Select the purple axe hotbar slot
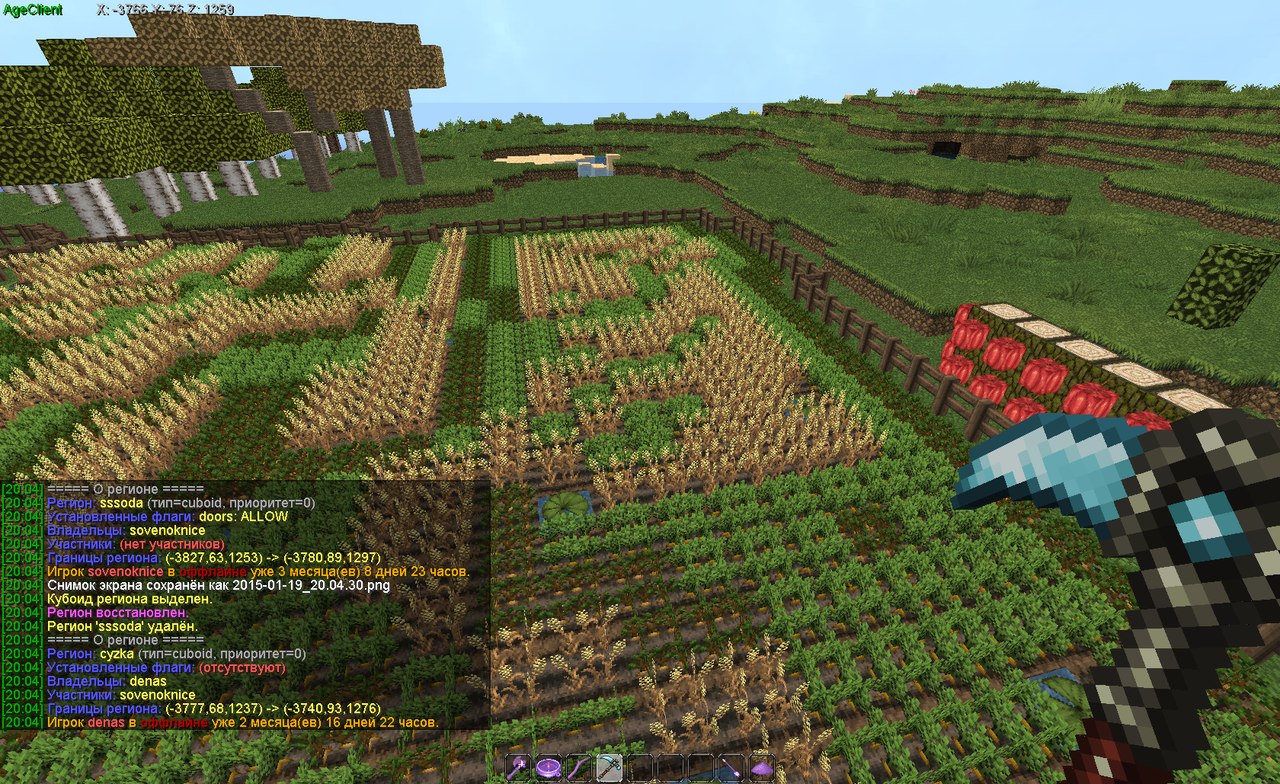This screenshot has height=784, width=1280. point(518,768)
